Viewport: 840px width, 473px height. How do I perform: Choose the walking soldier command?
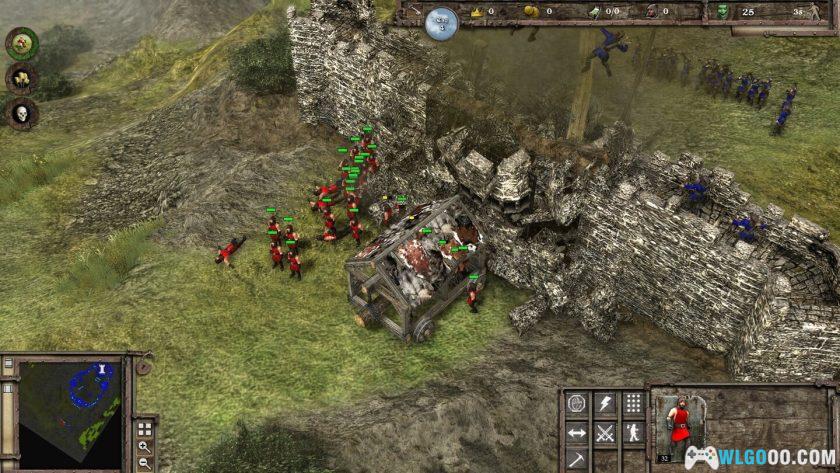(x=633, y=433)
